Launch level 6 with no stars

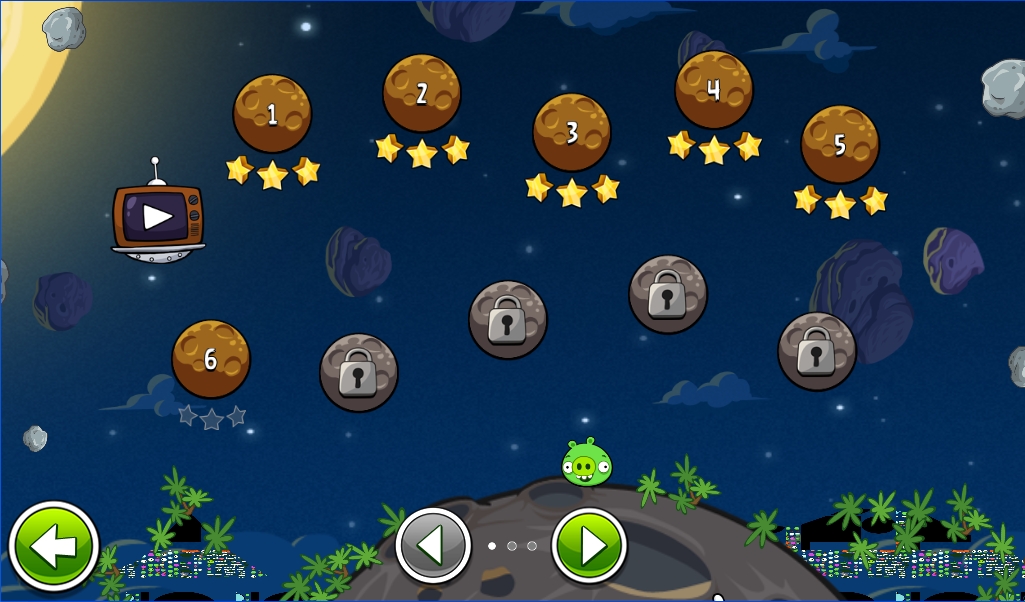(x=211, y=360)
